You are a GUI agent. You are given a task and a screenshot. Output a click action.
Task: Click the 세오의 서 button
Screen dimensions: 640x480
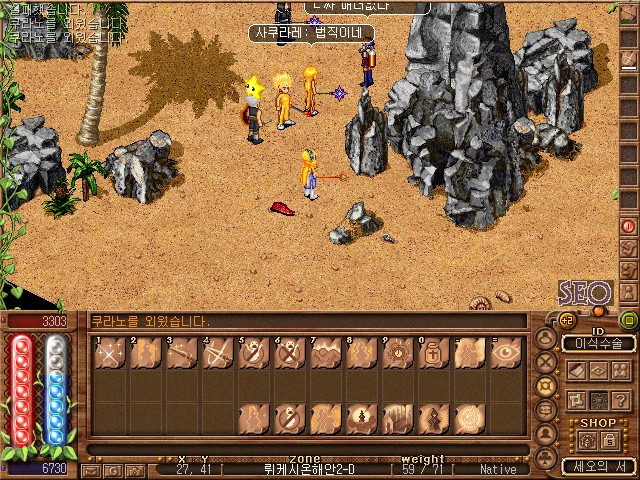tap(597, 466)
